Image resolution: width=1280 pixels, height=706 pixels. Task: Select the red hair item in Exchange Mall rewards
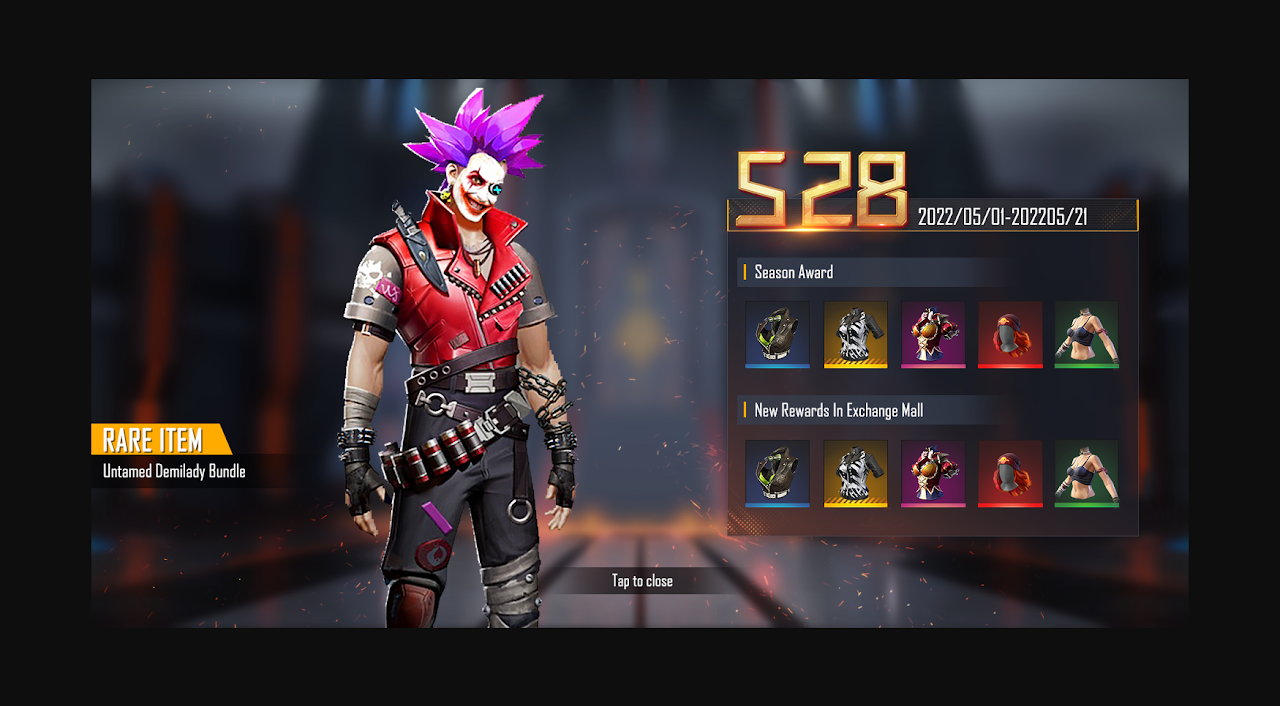(x=1010, y=473)
